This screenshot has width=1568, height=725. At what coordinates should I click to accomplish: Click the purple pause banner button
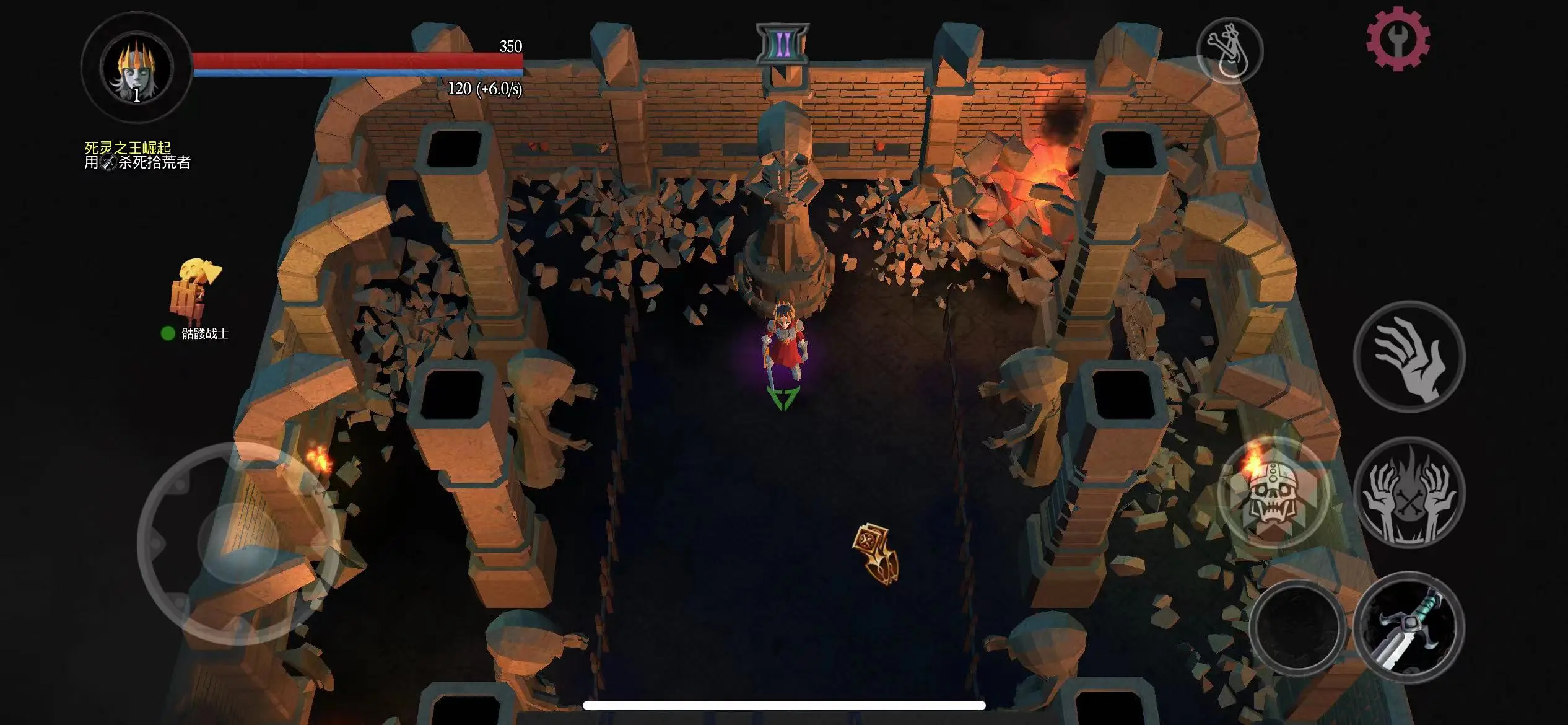782,44
